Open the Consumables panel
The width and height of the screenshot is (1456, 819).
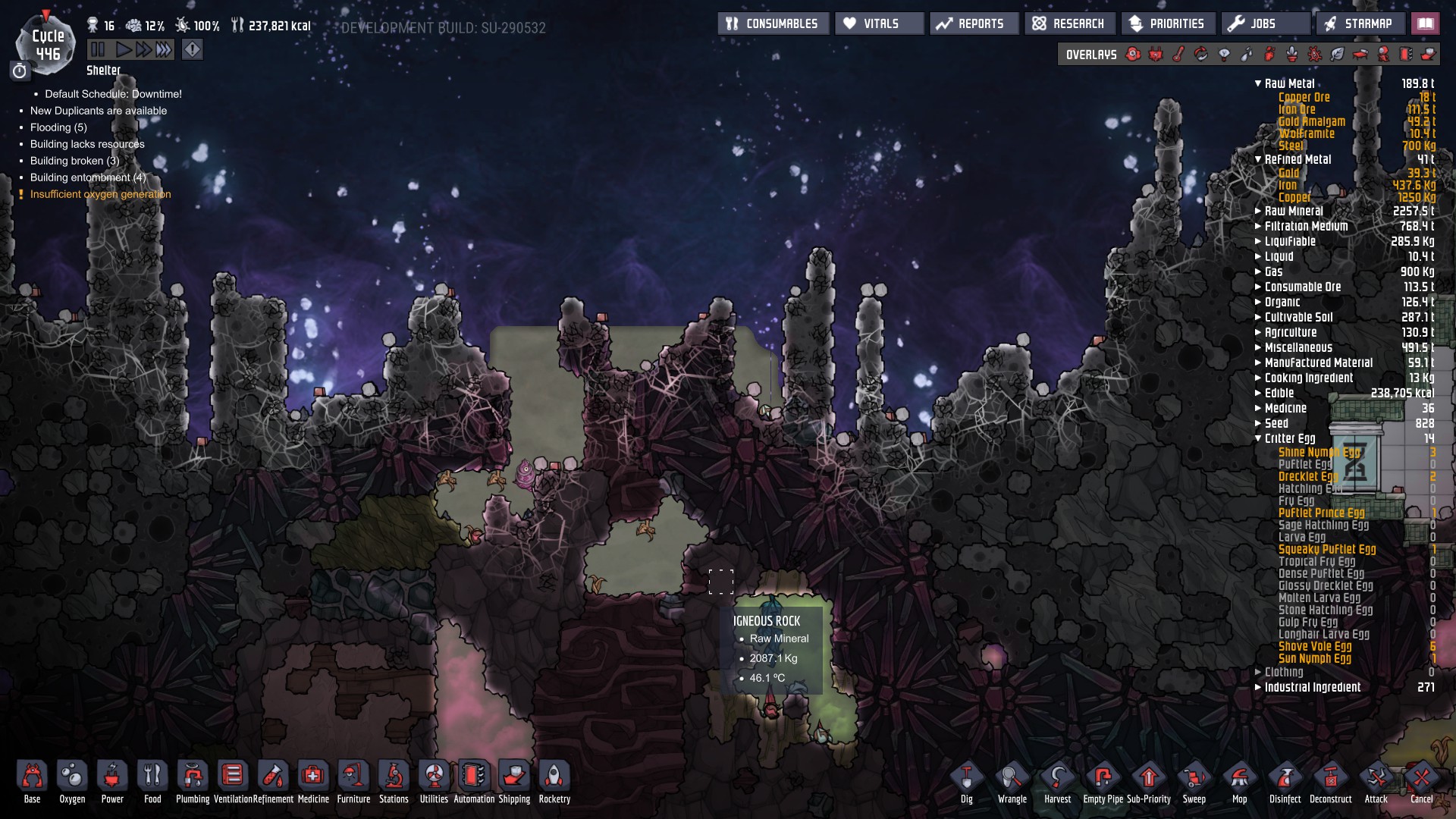point(773,24)
